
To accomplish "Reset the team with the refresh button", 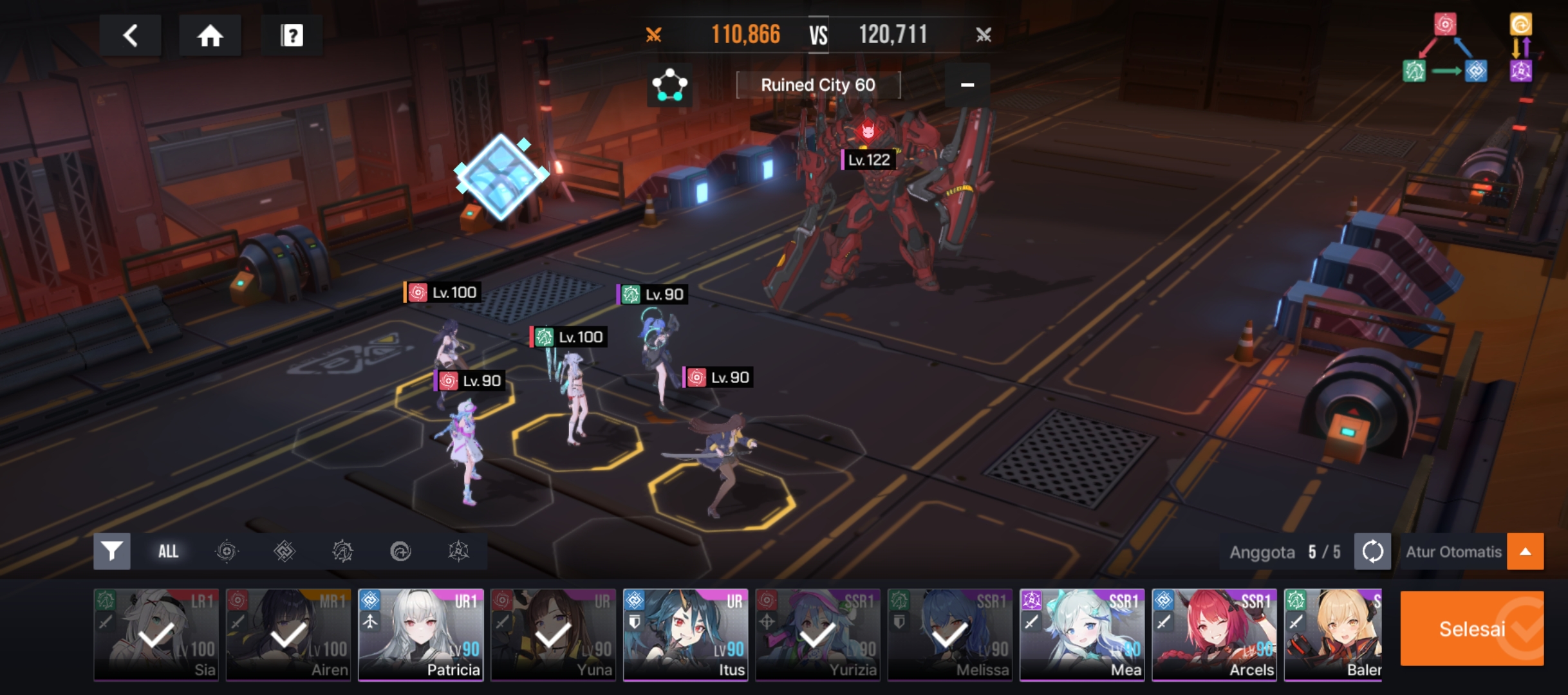I will (1372, 551).
